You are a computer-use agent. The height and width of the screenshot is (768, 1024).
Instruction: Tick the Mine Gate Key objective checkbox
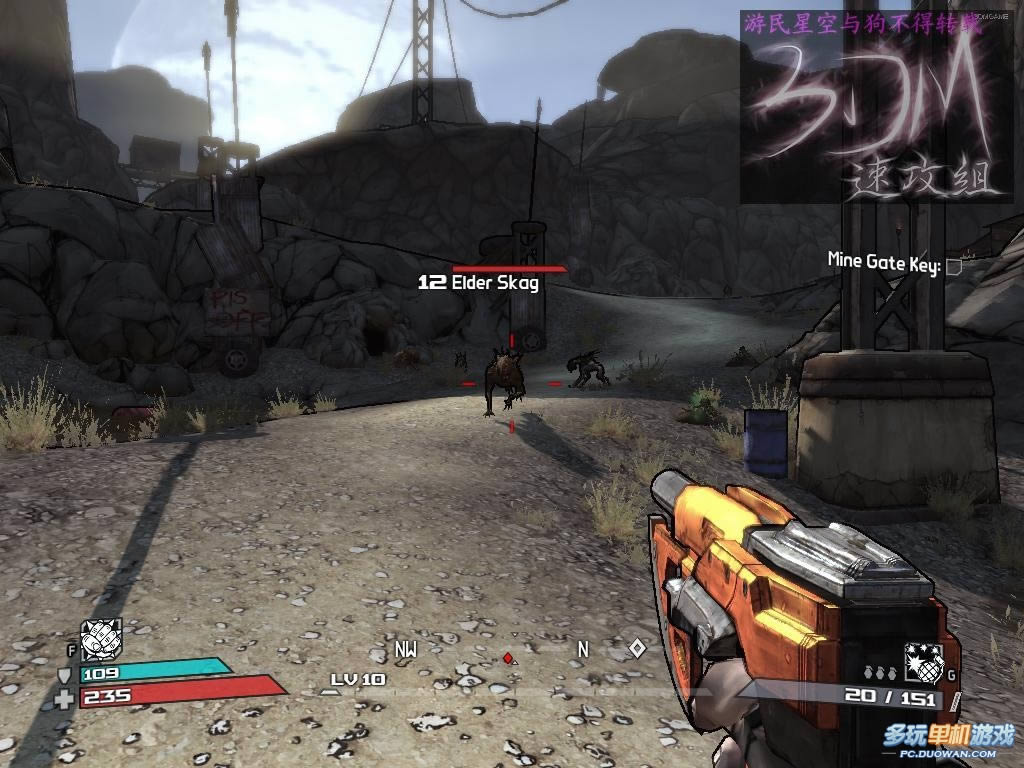[954, 266]
